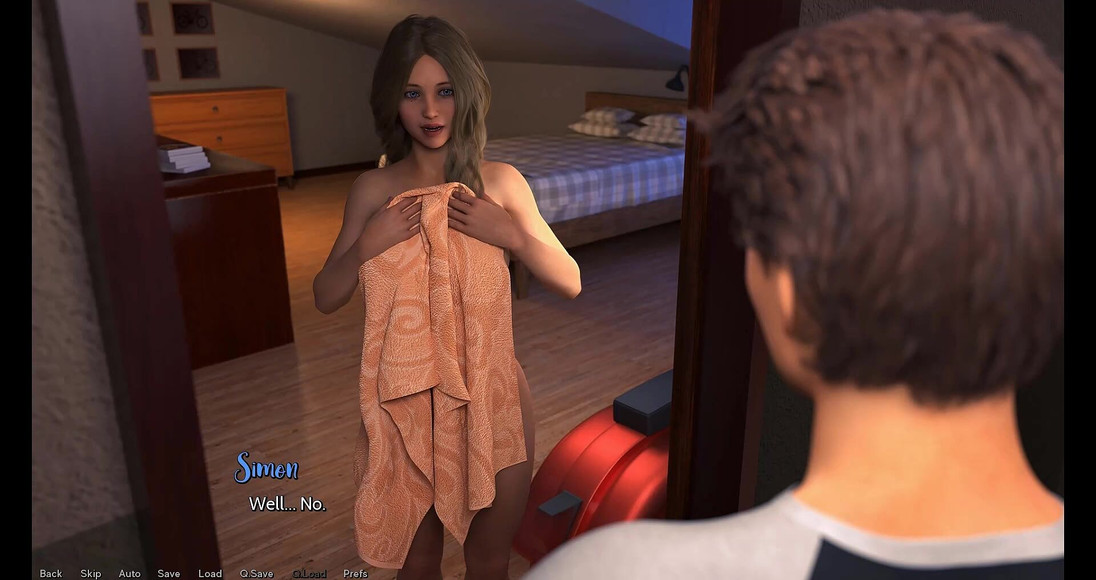Quick load with Q.Load
This screenshot has width=1096, height=580.
pos(309,573)
